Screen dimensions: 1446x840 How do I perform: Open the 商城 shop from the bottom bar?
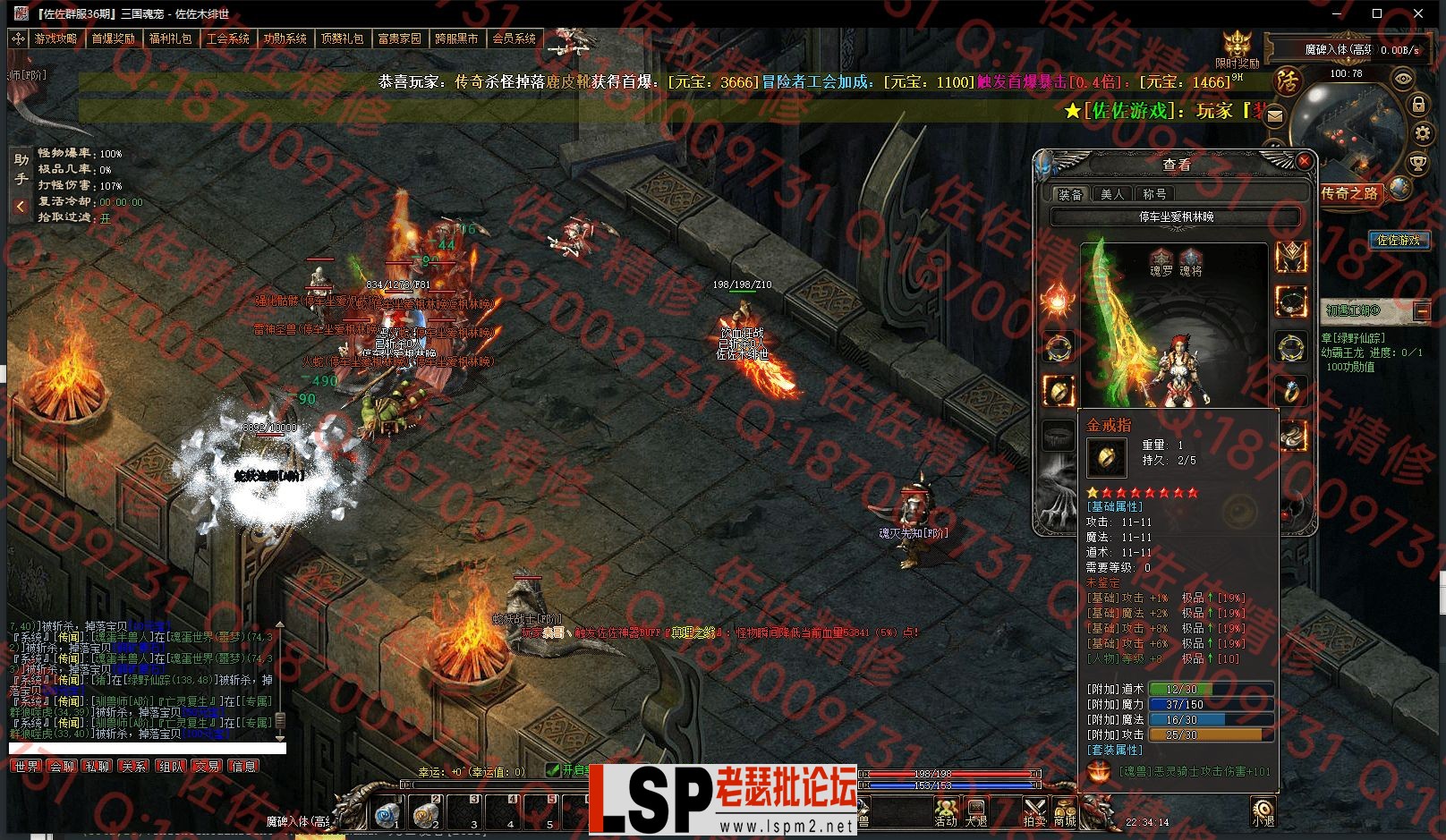(1064, 811)
